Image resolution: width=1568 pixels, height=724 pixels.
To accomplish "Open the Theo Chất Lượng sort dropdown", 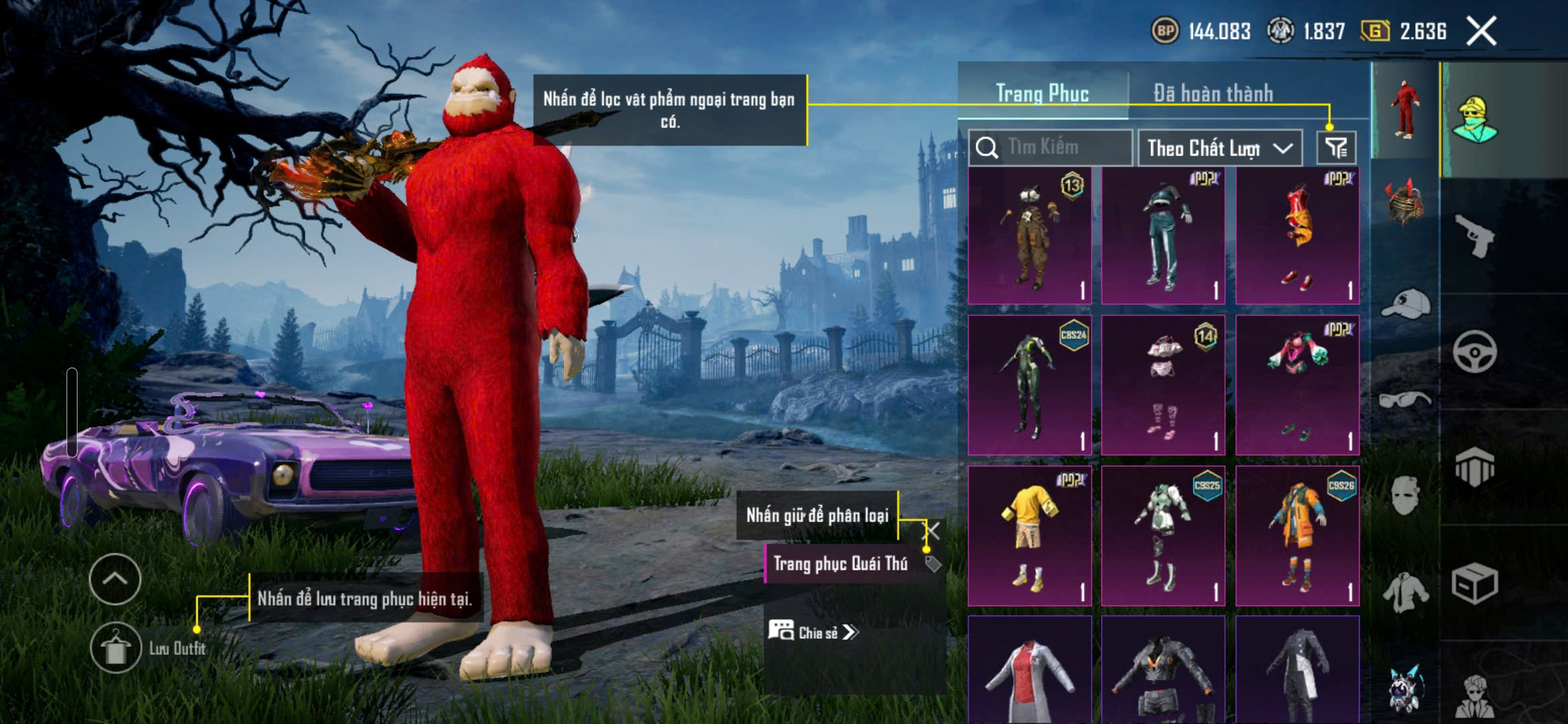I will (1220, 147).
